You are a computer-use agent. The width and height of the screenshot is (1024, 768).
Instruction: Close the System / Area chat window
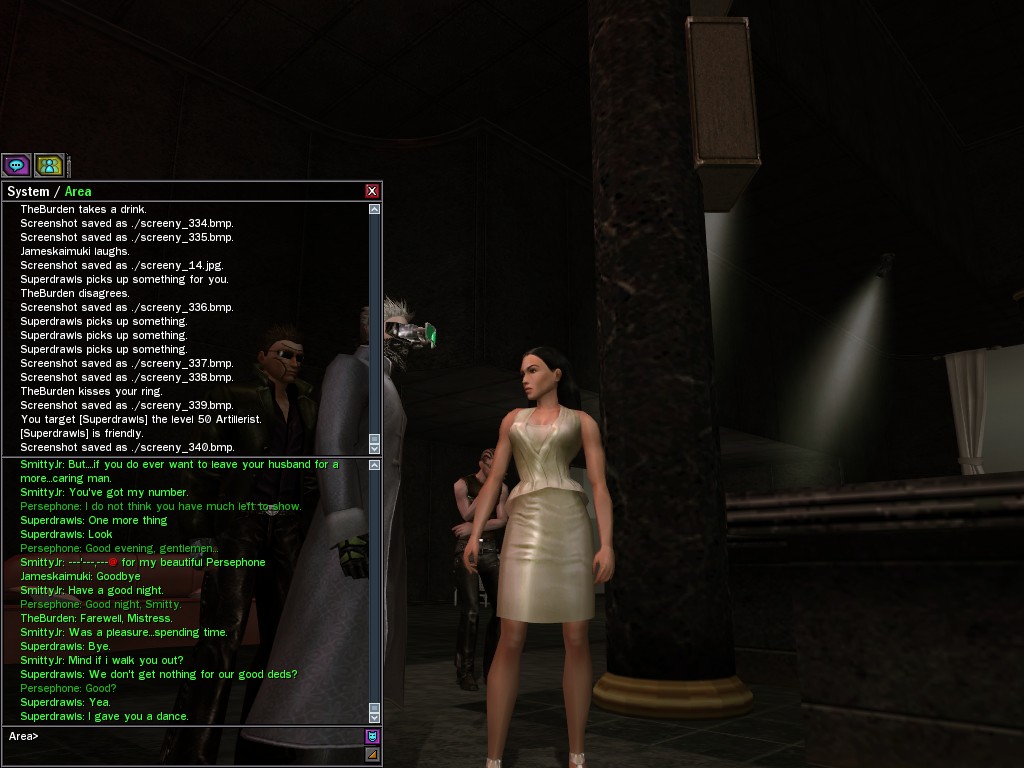coord(372,191)
